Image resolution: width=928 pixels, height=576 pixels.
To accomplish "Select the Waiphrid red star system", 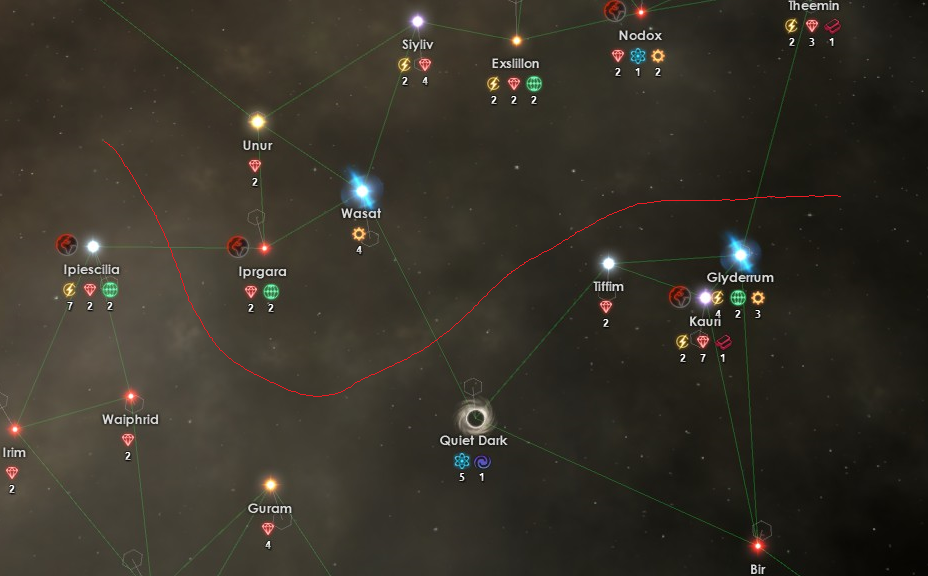I will (130, 397).
